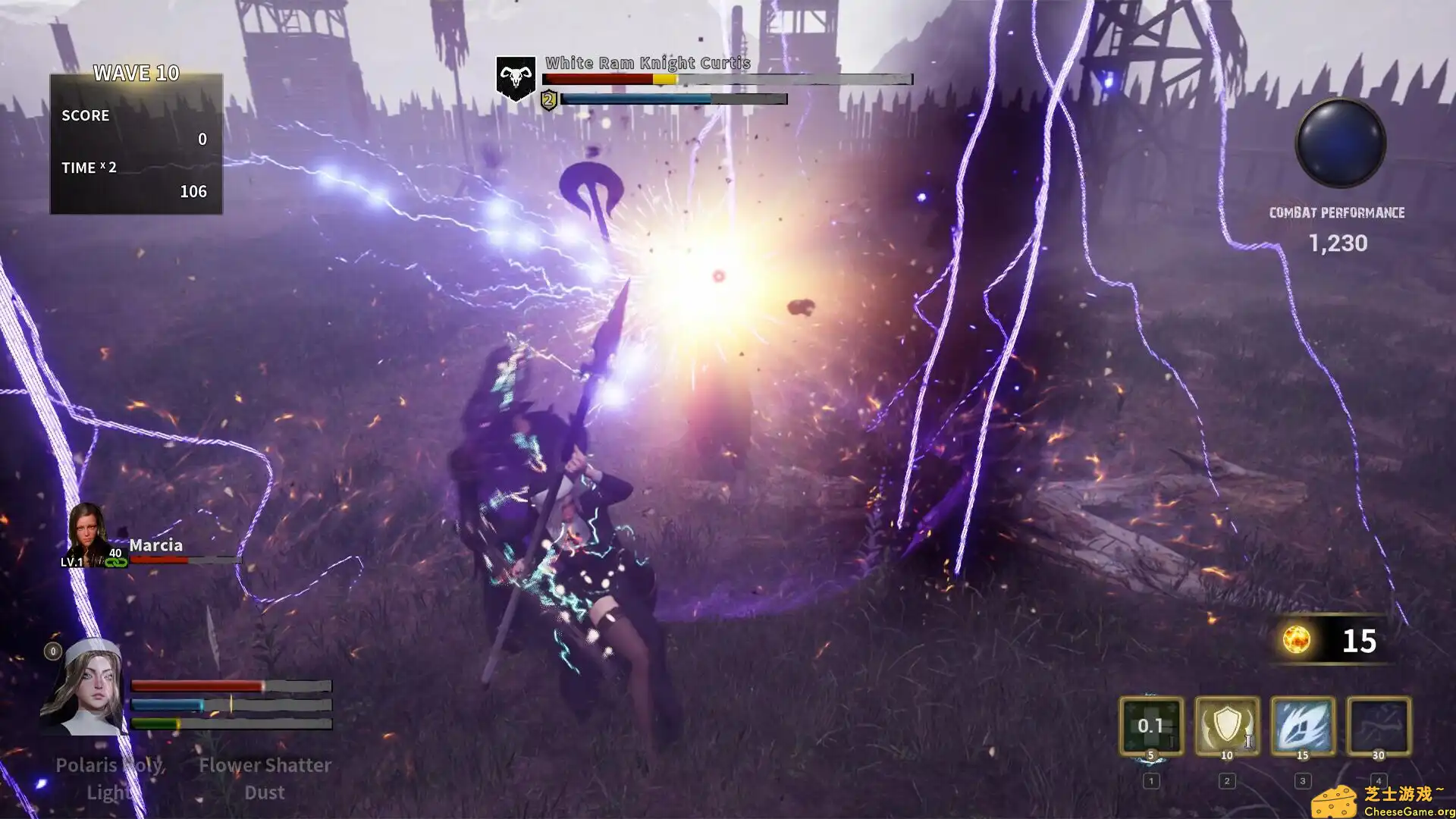This screenshot has width=1456, height=819.
Task: Click the TIME x2 multiplier indicator
Action: click(89, 168)
